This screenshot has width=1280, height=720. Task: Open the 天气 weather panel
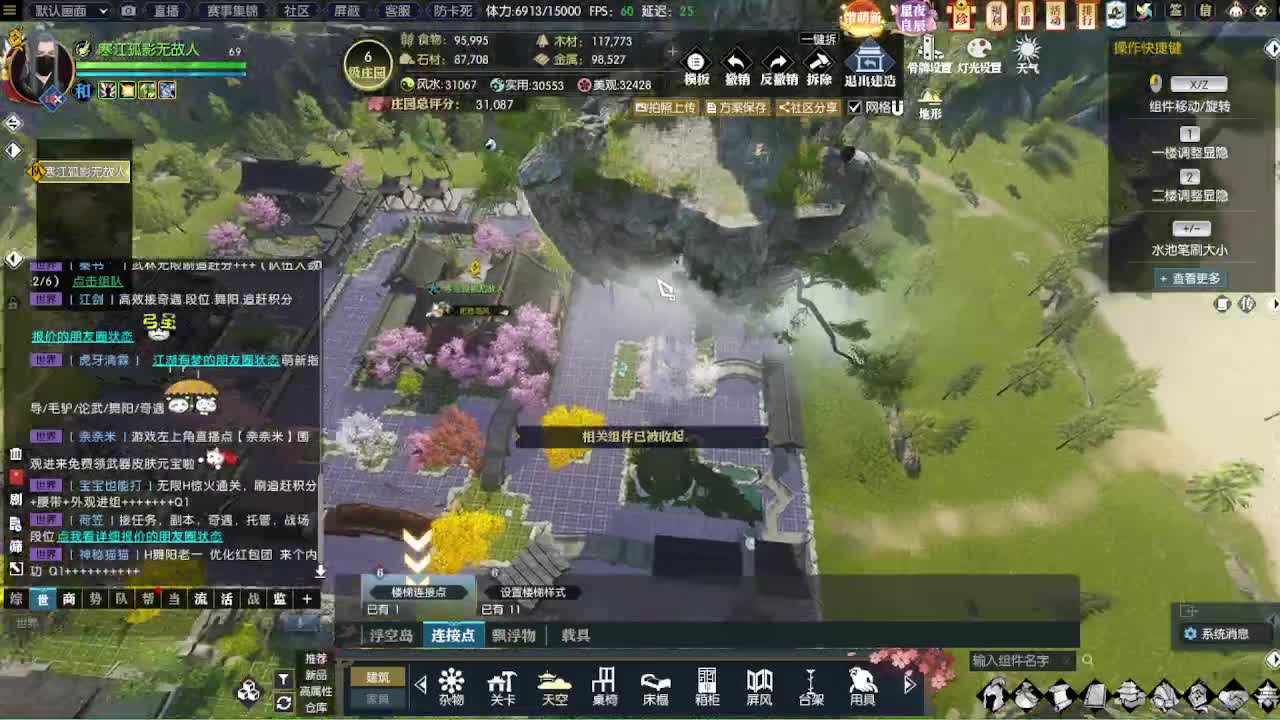[1027, 52]
